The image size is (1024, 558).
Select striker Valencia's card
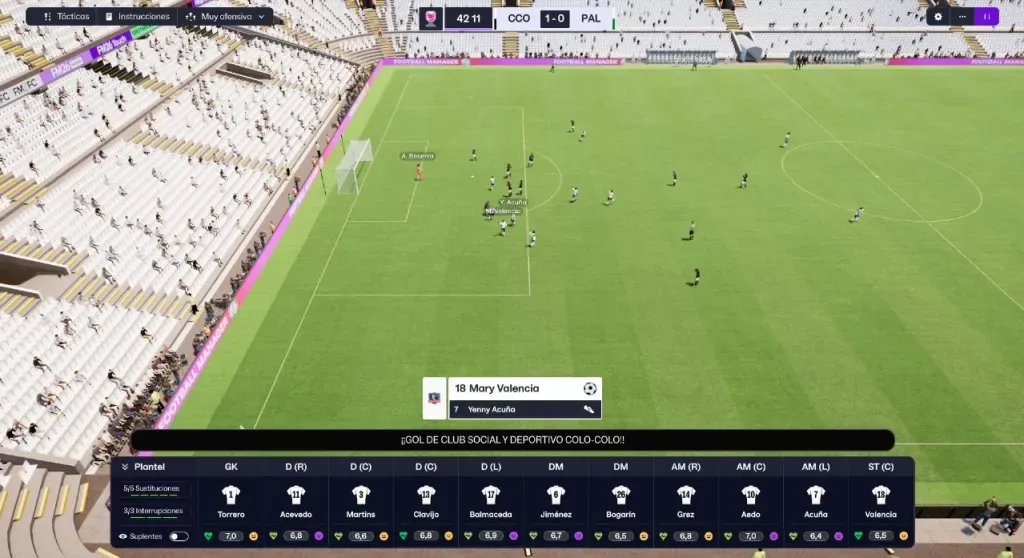pos(881,503)
